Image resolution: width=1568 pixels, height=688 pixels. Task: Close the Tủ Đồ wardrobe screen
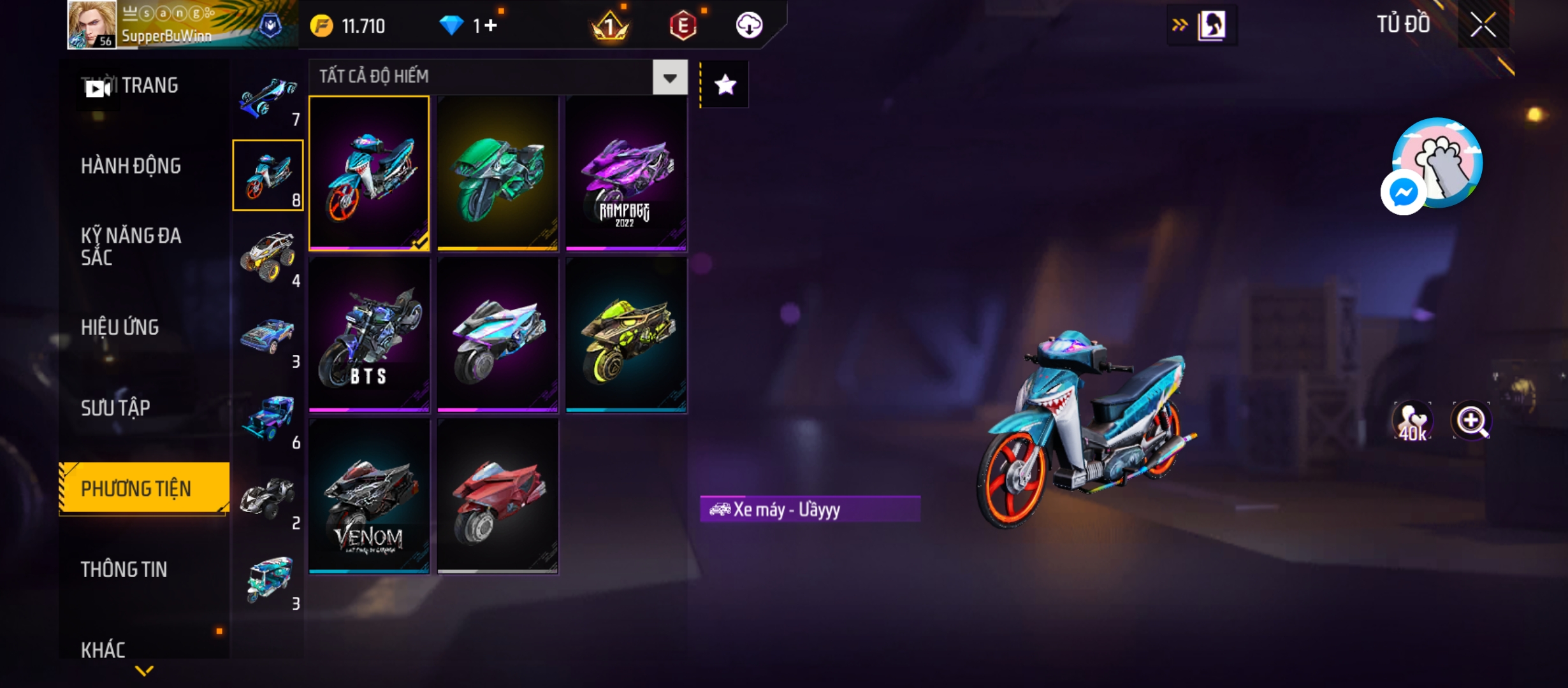pyautogui.click(x=1483, y=25)
